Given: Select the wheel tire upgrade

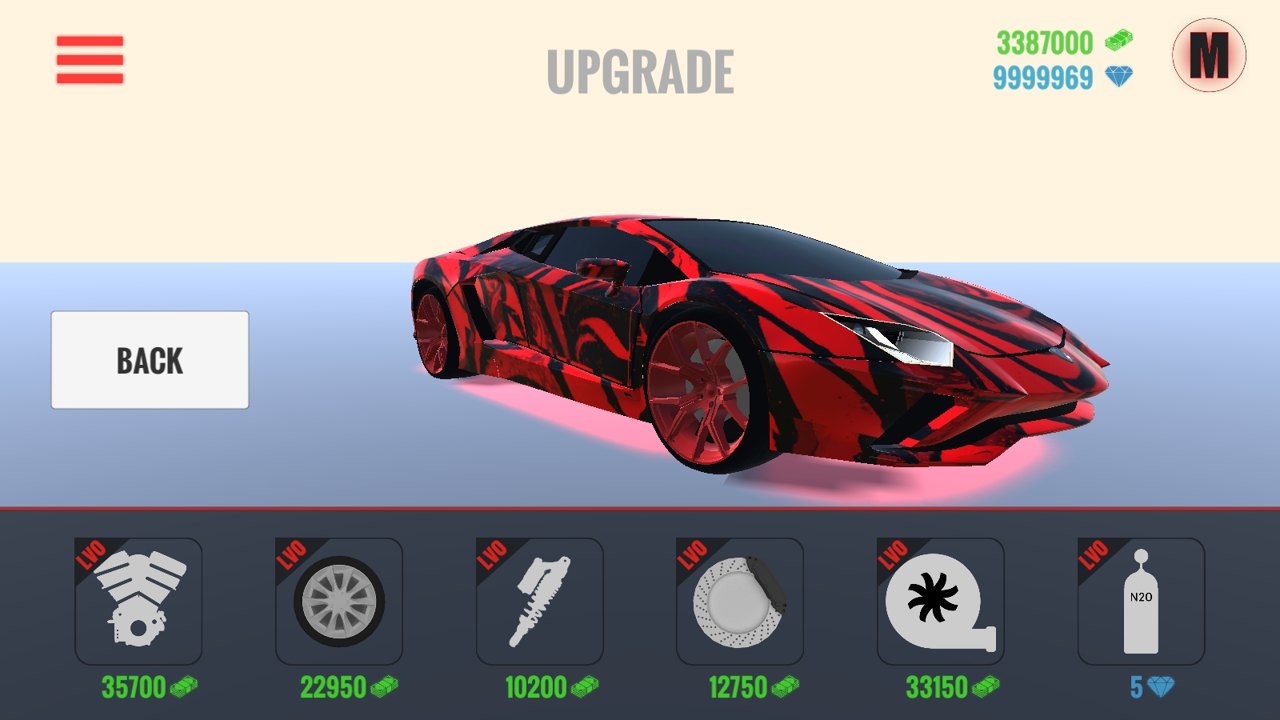Looking at the screenshot, I should pos(339,602).
